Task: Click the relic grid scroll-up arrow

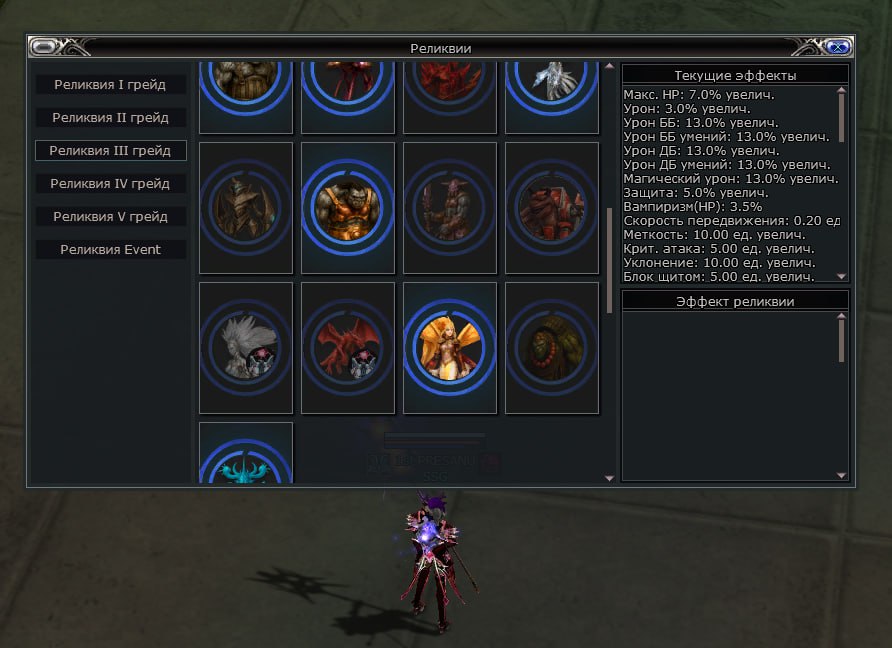Action: [x=610, y=67]
